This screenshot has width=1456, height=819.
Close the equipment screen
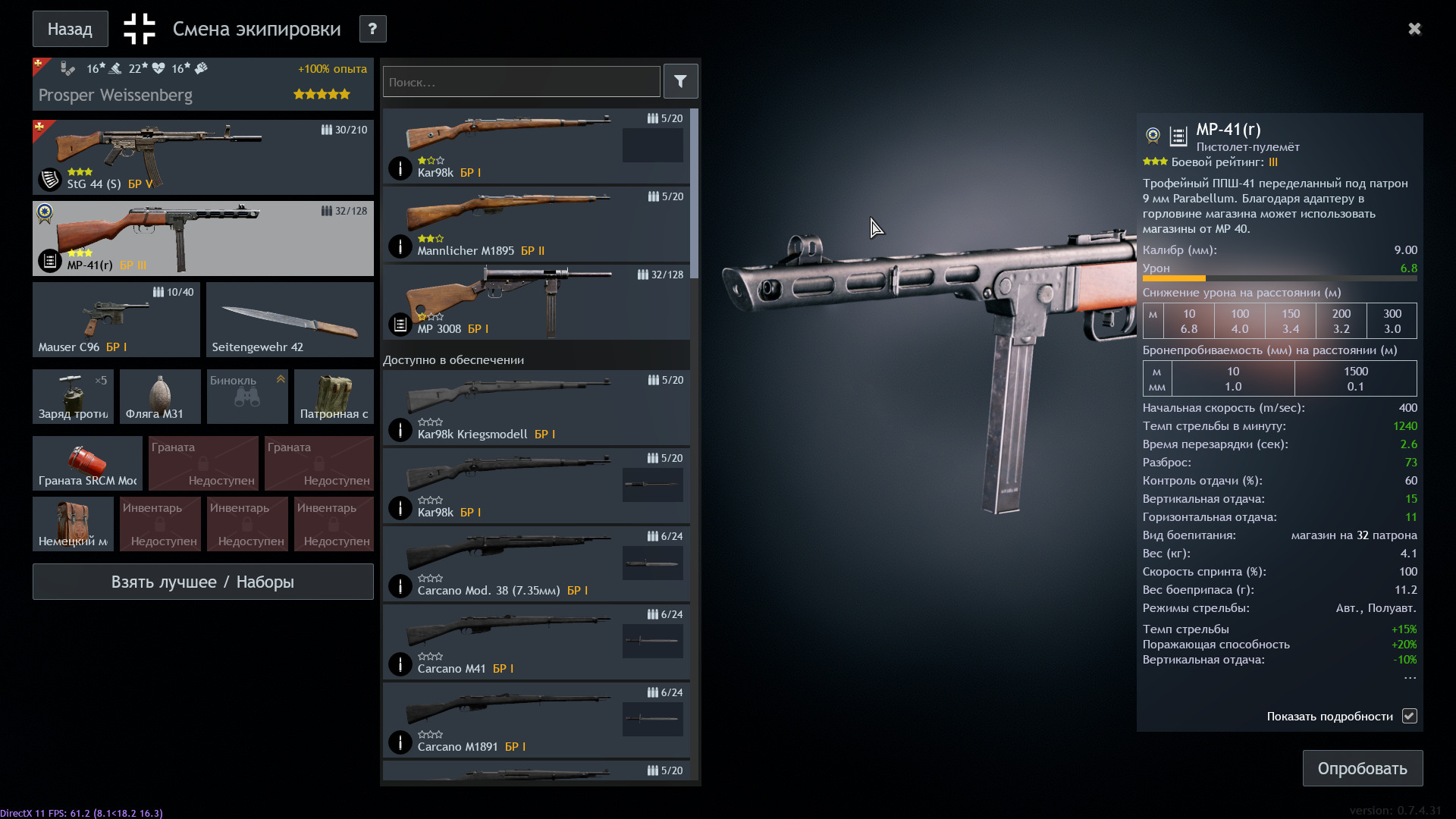pos(1414,29)
